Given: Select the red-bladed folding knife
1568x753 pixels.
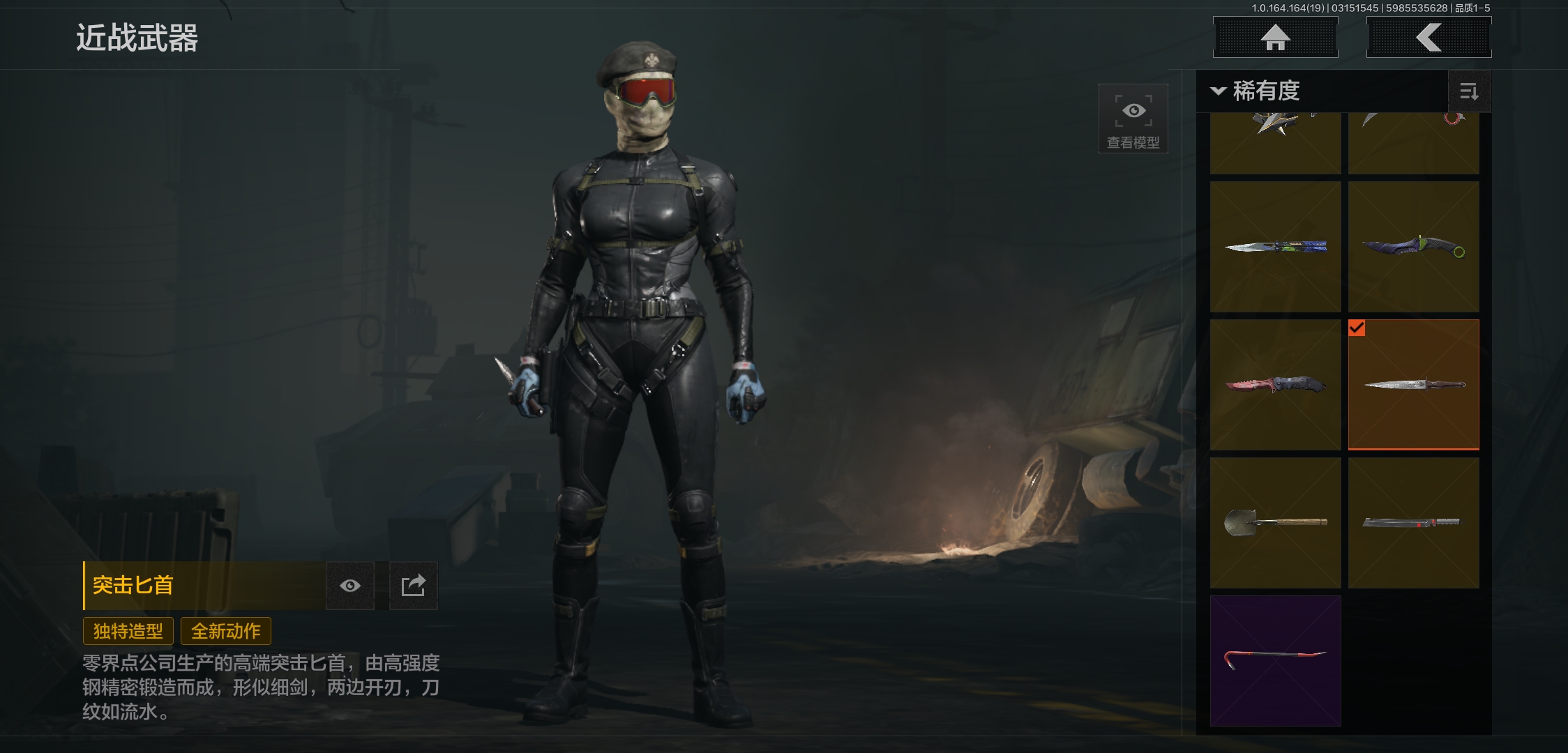Looking at the screenshot, I should [x=1275, y=385].
